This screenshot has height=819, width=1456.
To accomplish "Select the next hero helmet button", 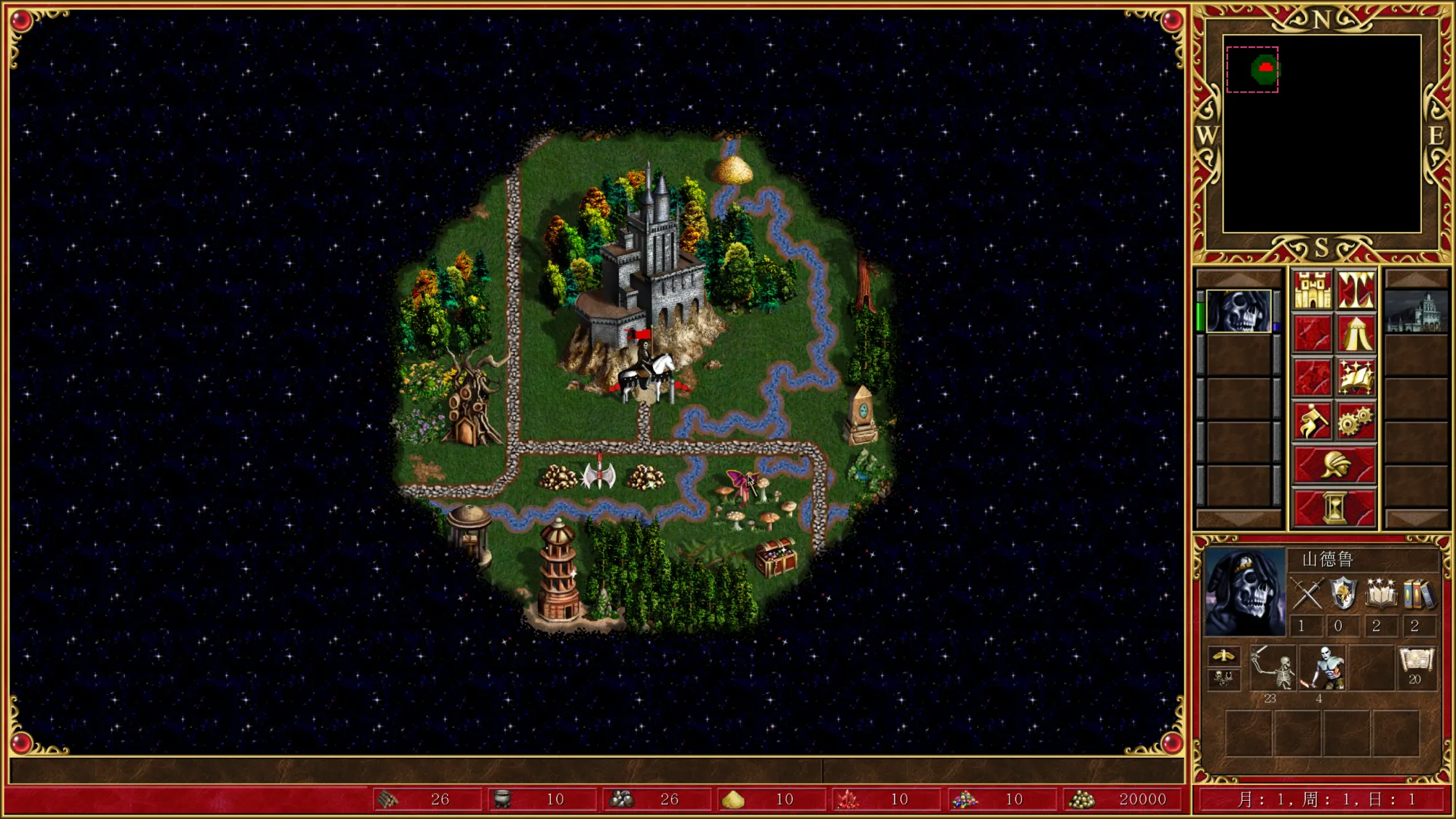I will [1334, 464].
